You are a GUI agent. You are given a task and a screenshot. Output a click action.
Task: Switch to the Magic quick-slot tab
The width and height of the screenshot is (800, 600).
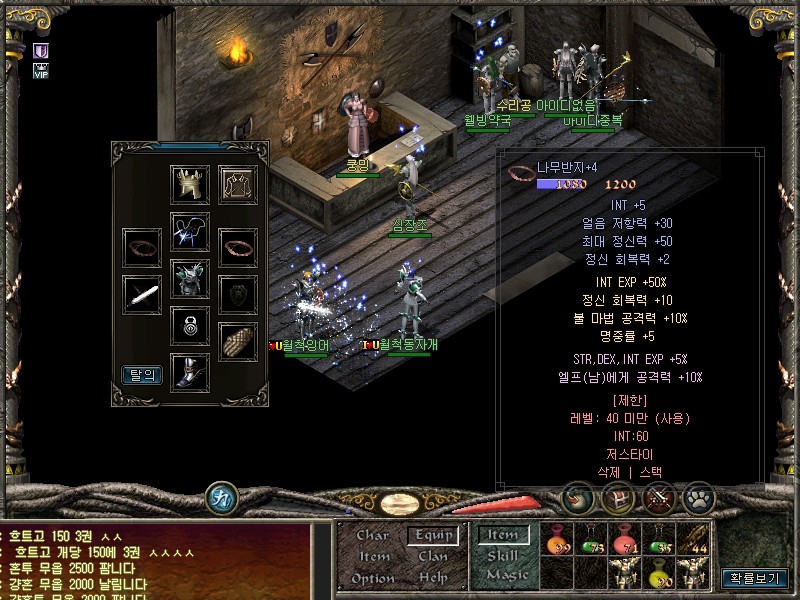(506, 576)
